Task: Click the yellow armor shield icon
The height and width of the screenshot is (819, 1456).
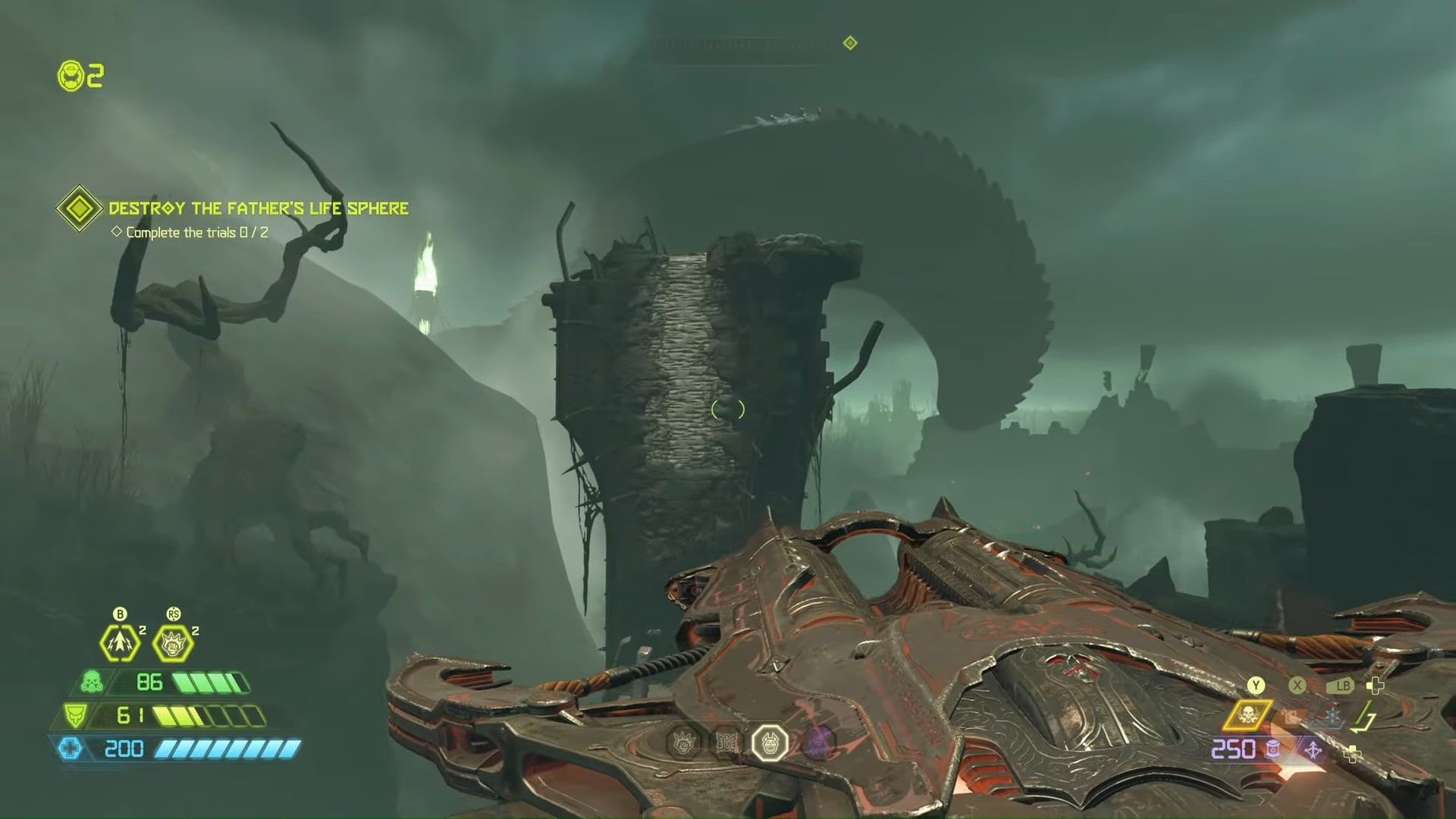Action: [76, 715]
